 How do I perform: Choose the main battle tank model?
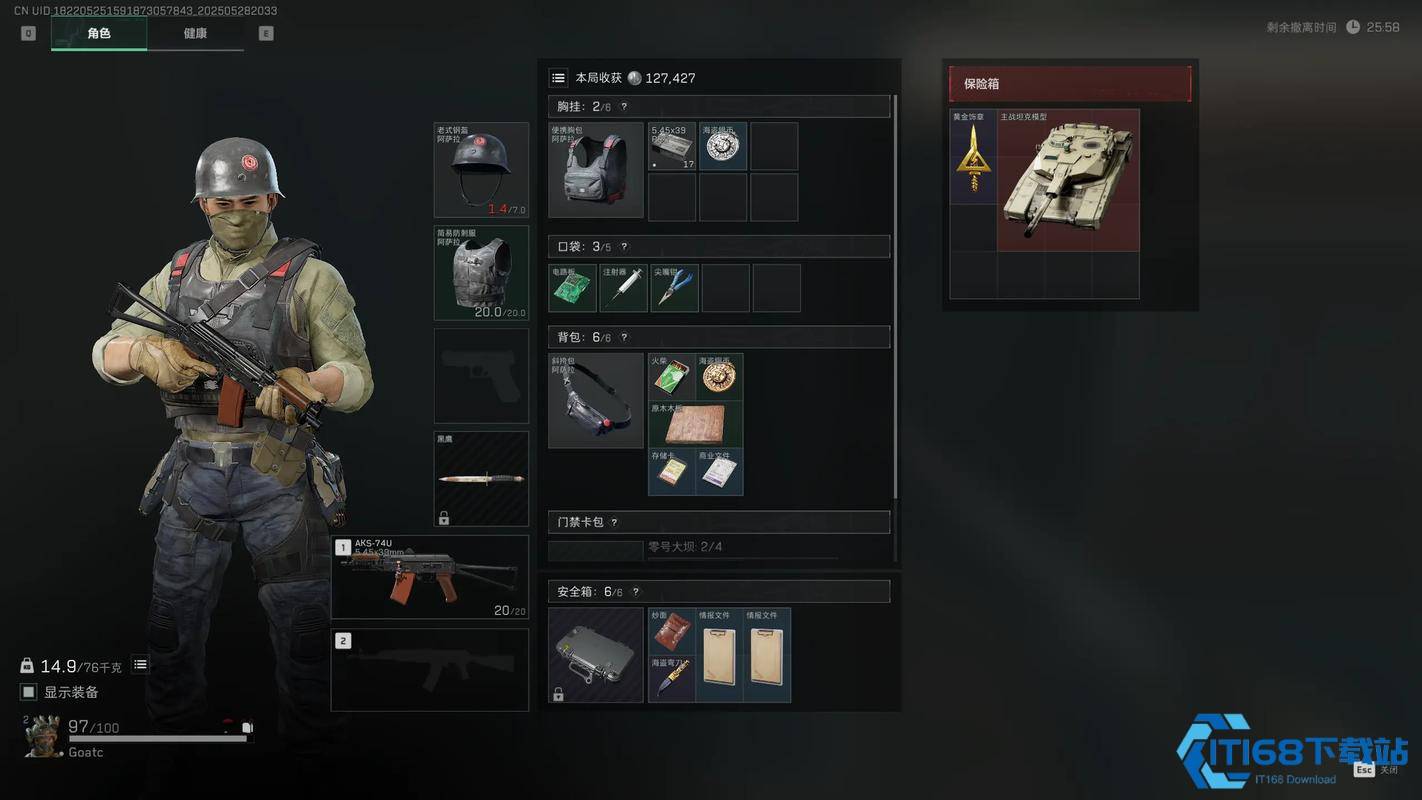coord(1068,181)
